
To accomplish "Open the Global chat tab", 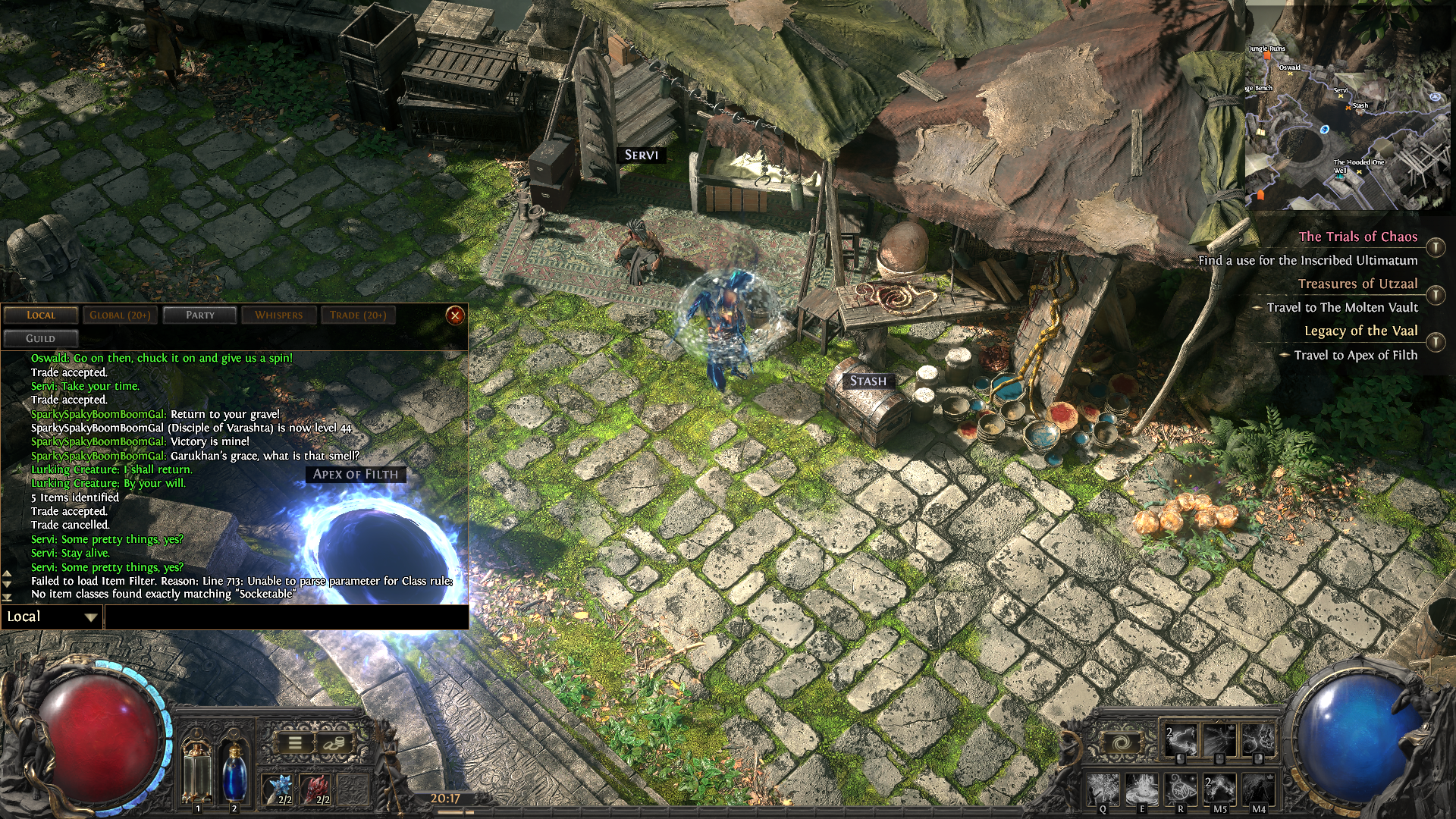I will [x=120, y=315].
